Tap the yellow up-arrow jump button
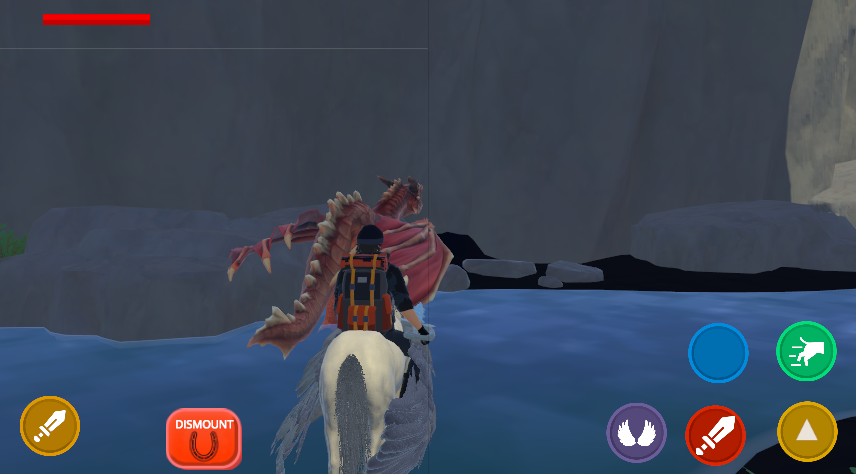The height and width of the screenshot is (474, 856). [x=806, y=431]
